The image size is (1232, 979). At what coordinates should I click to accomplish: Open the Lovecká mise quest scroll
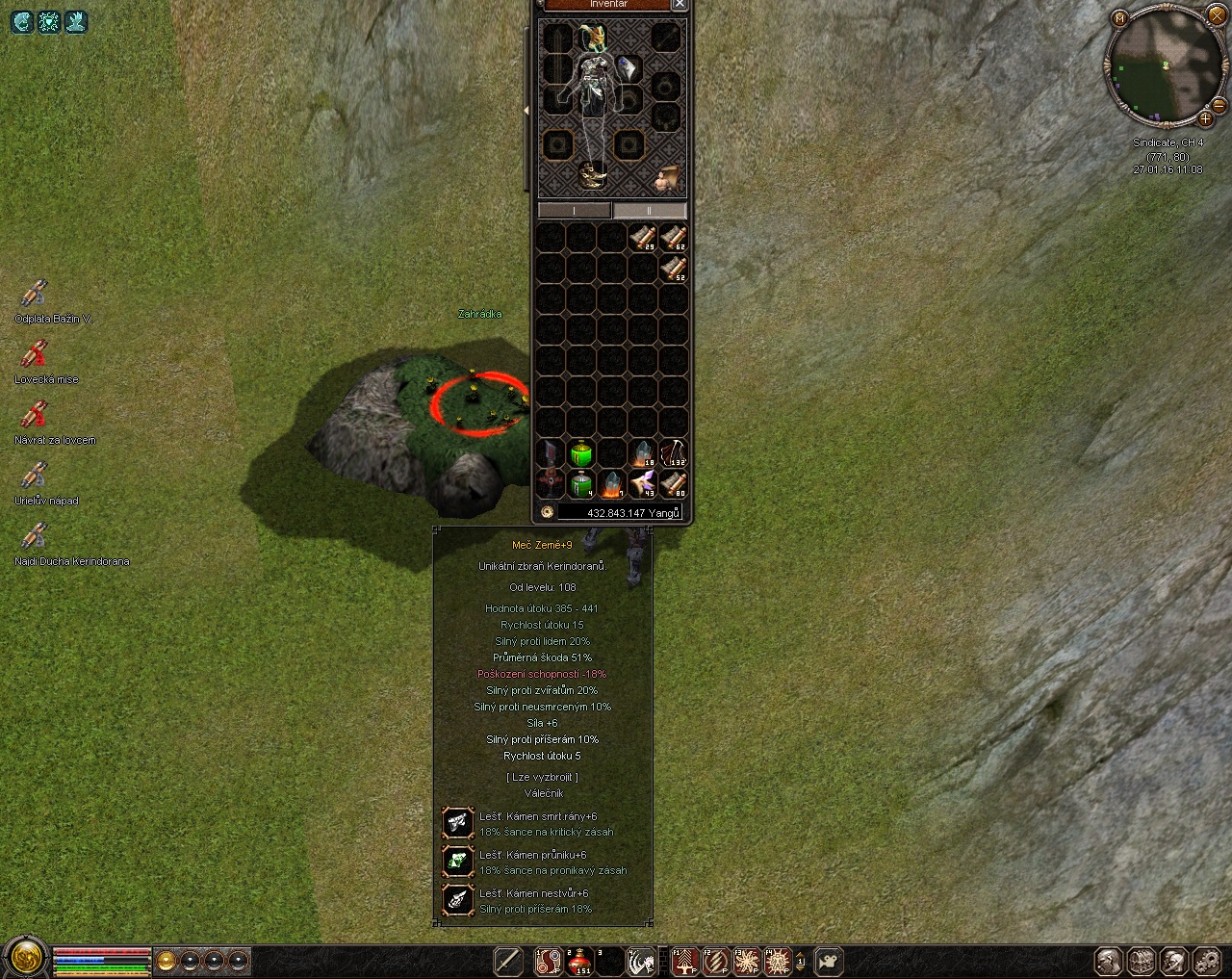pos(35,353)
